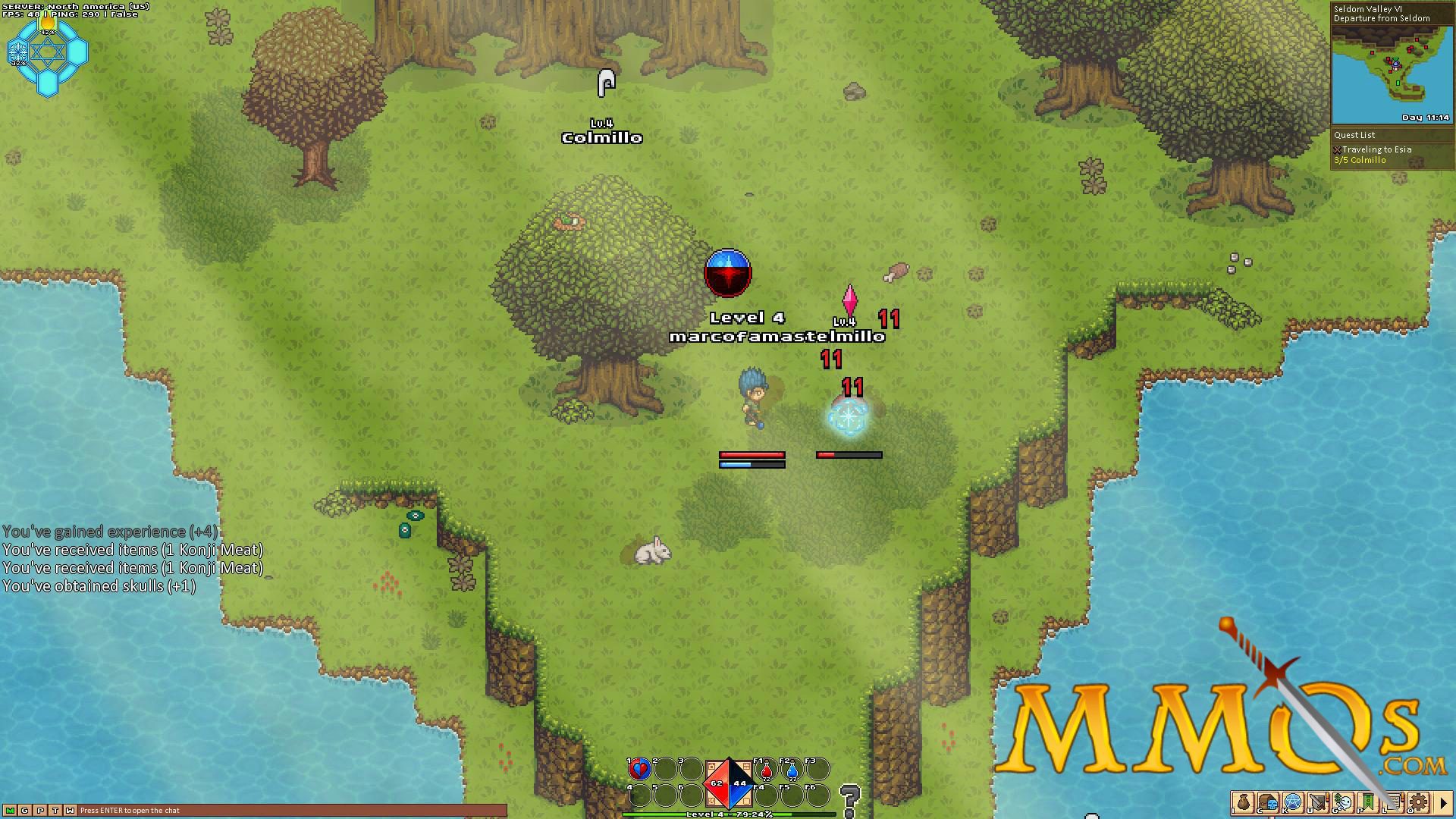This screenshot has height=819, width=1456.
Task: Click the Level 4 experience progress bar
Action: (728, 814)
